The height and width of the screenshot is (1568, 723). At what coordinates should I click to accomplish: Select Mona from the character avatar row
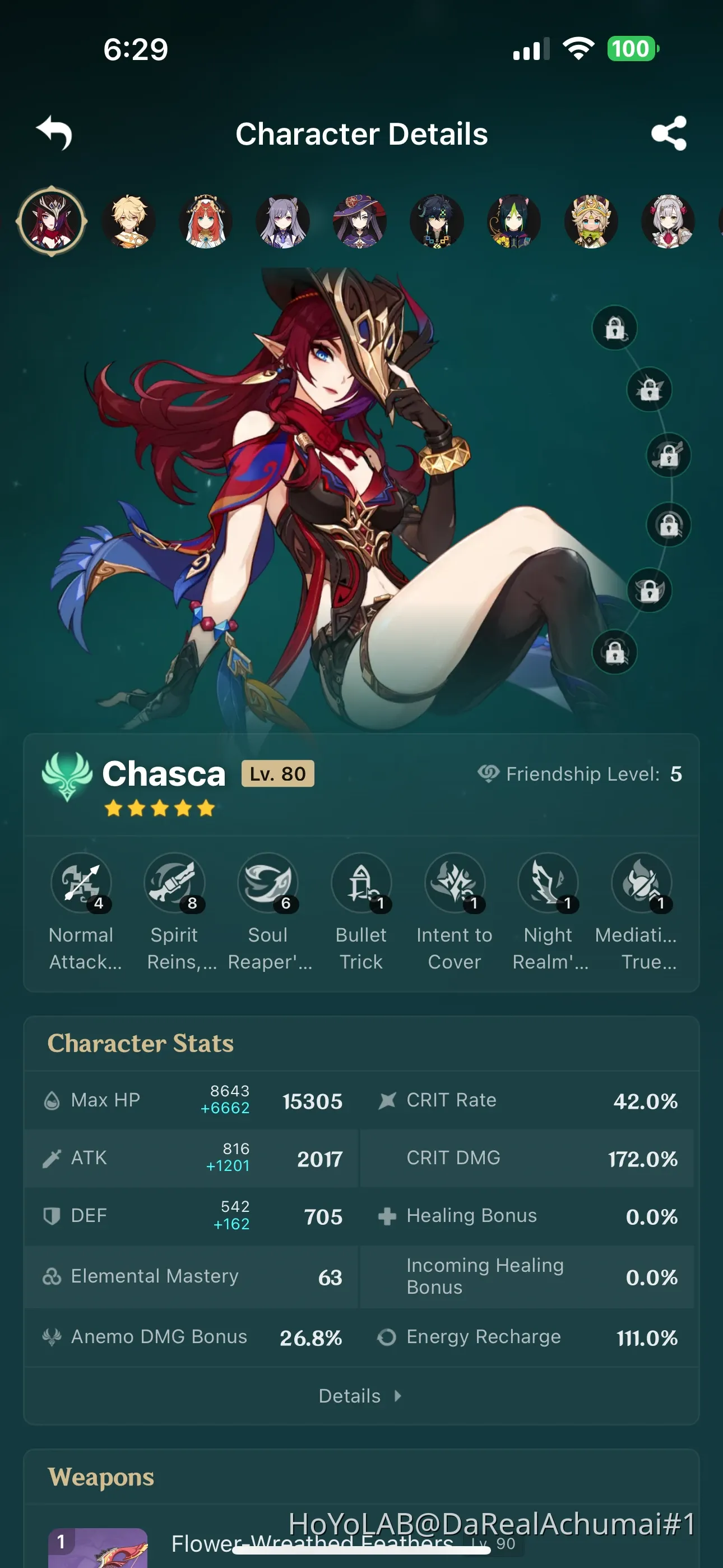point(359,222)
